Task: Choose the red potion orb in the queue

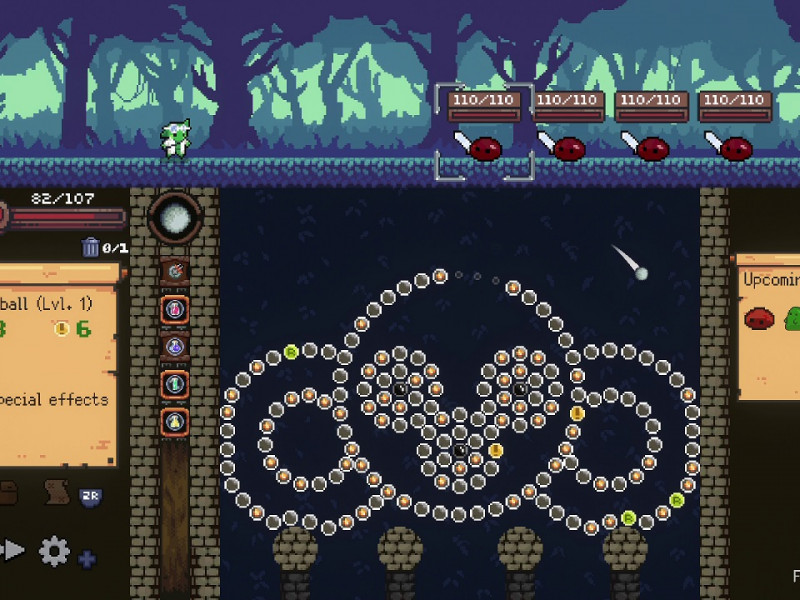Action: coord(175,309)
